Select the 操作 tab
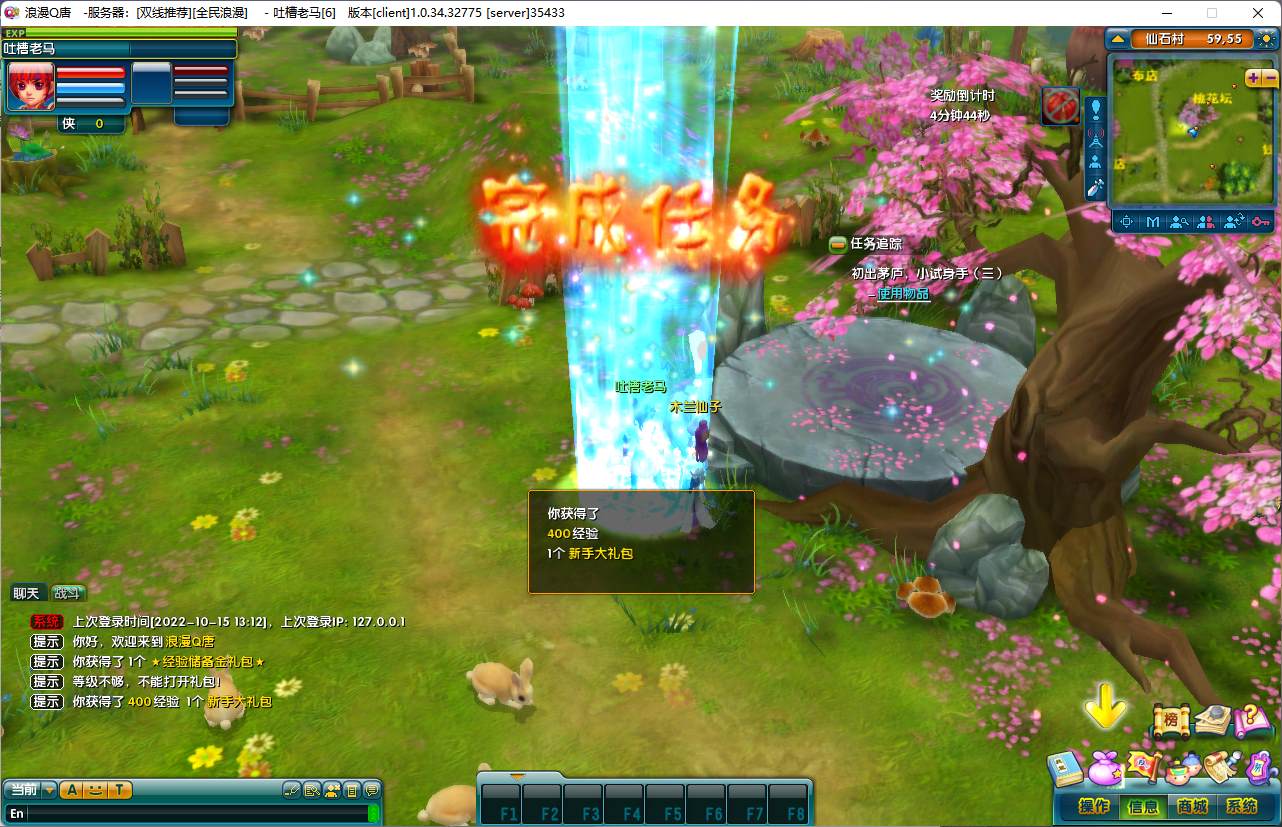The width and height of the screenshot is (1282, 827). click(1094, 806)
